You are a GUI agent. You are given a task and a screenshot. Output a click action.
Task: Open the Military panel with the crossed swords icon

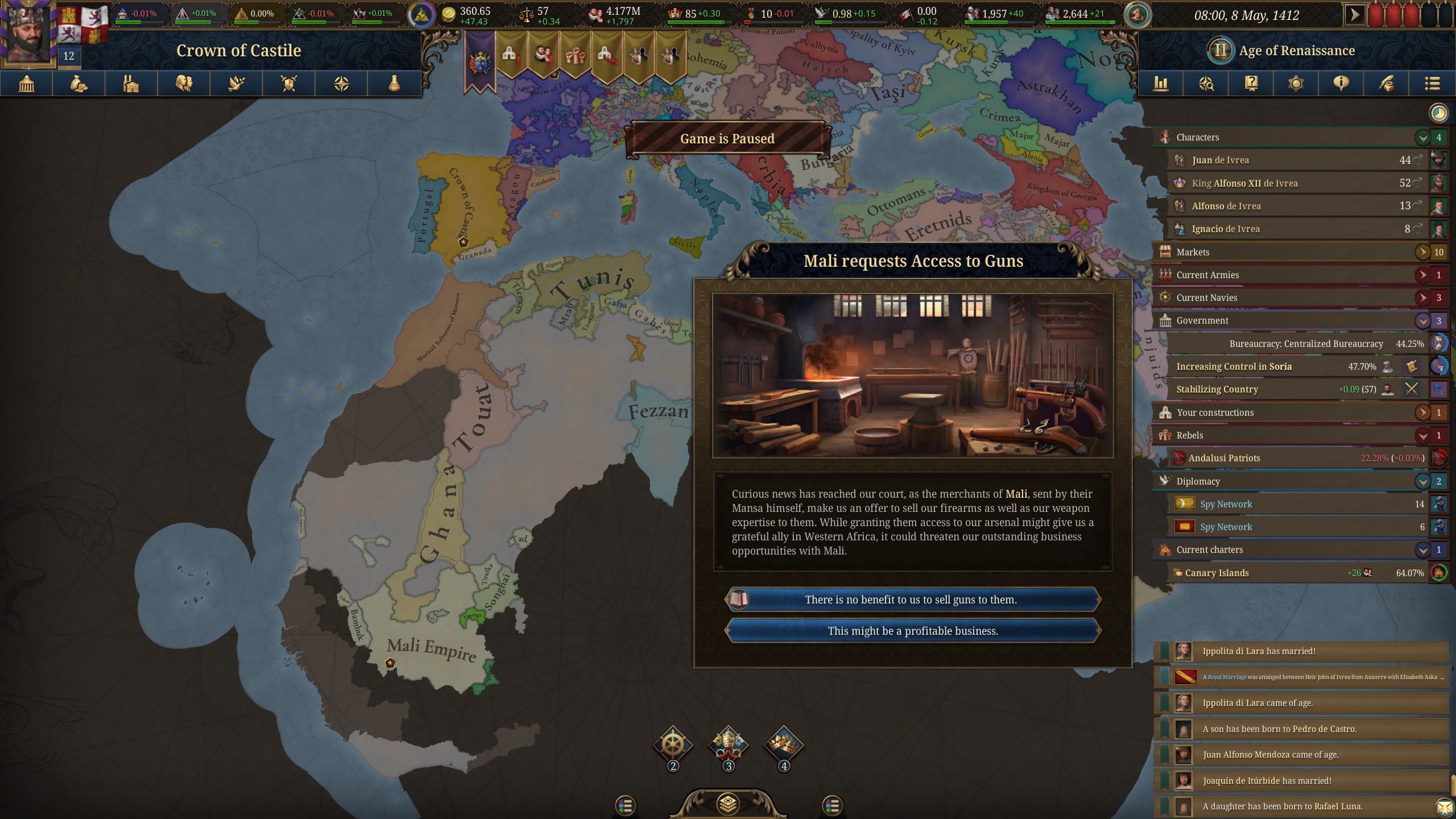pos(289,84)
